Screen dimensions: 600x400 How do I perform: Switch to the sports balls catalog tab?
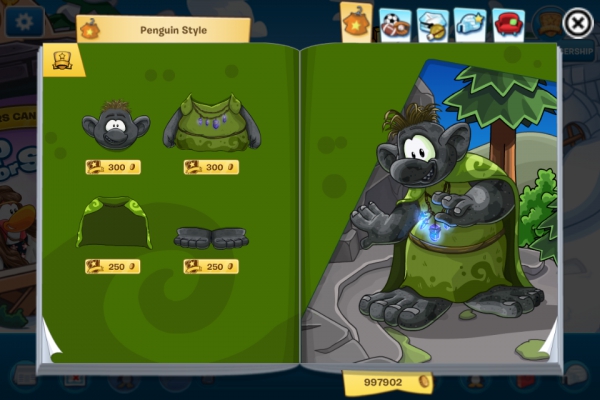tap(395, 24)
